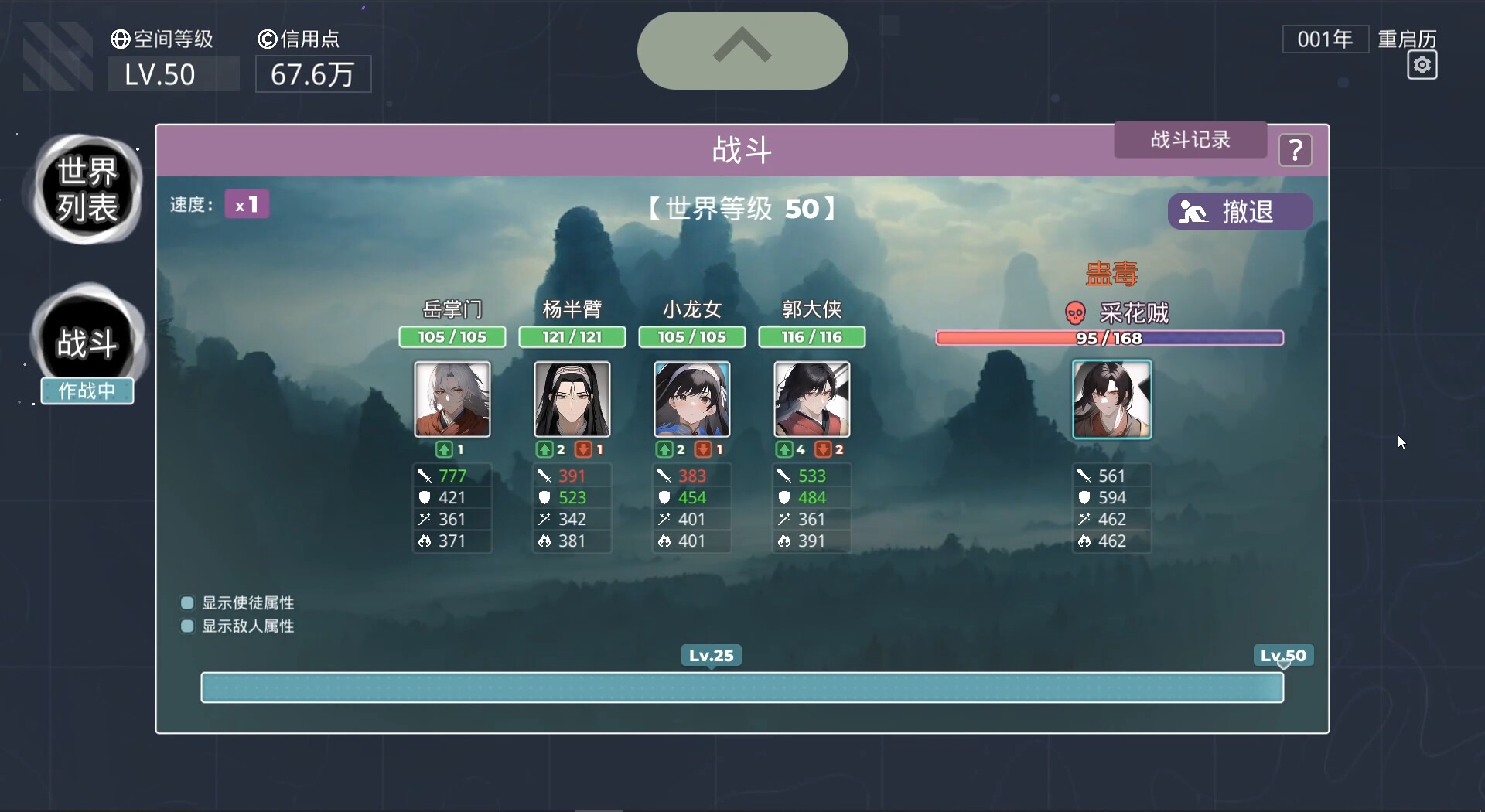Open the settings gear icon
1485x812 pixels.
click(1422, 66)
